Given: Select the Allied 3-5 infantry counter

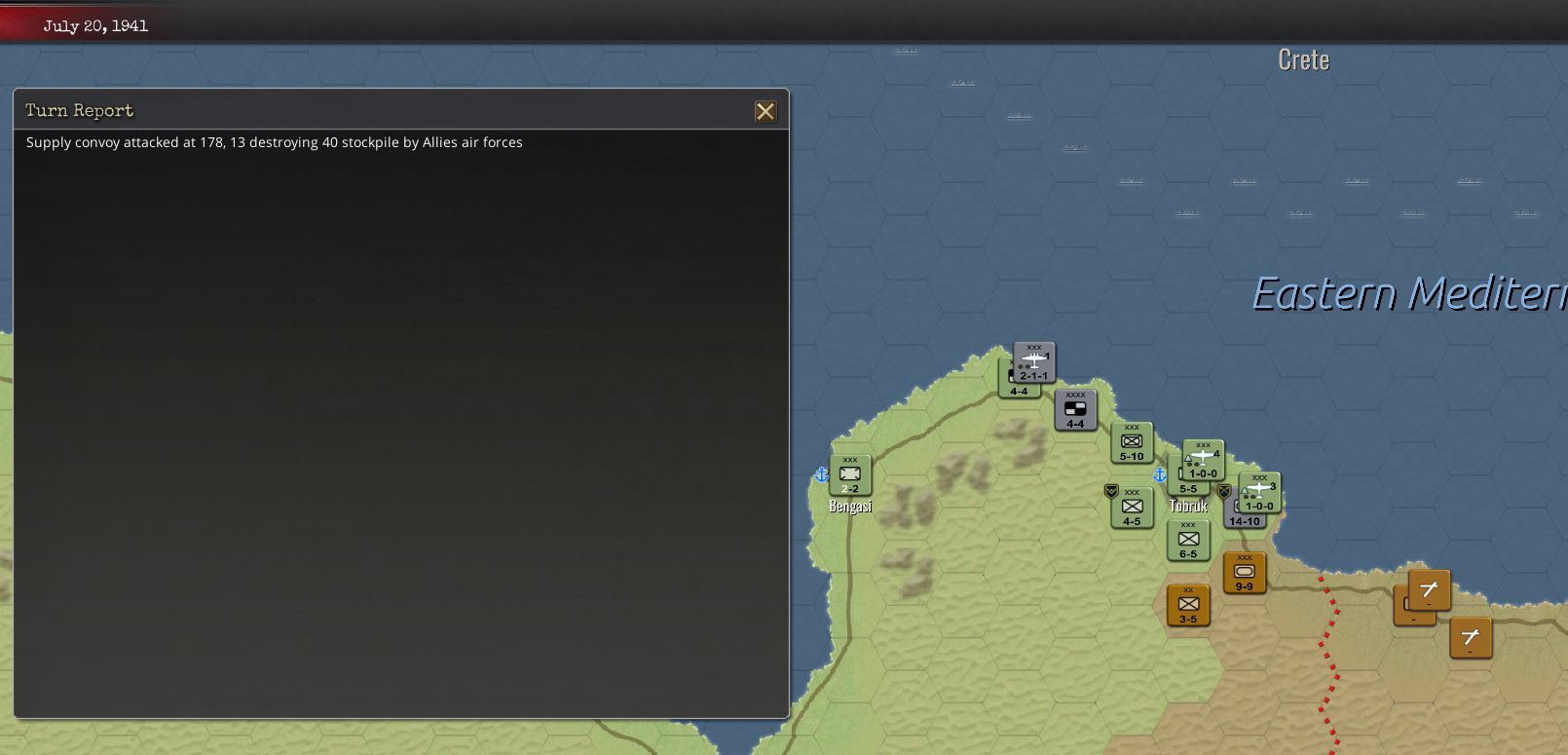Looking at the screenshot, I should 1187,605.
